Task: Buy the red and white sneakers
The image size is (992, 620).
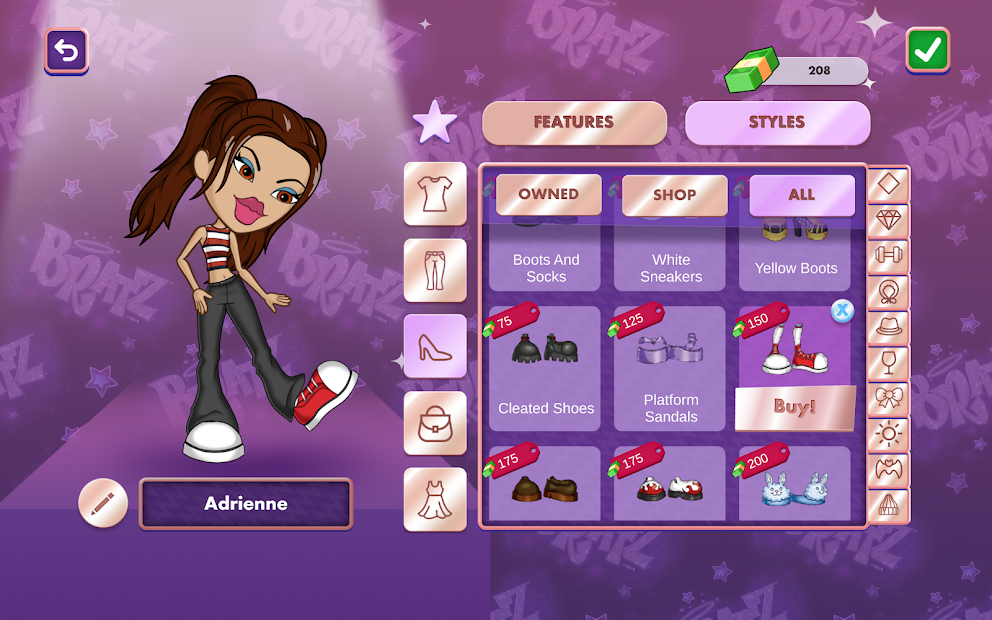Action: [x=795, y=407]
